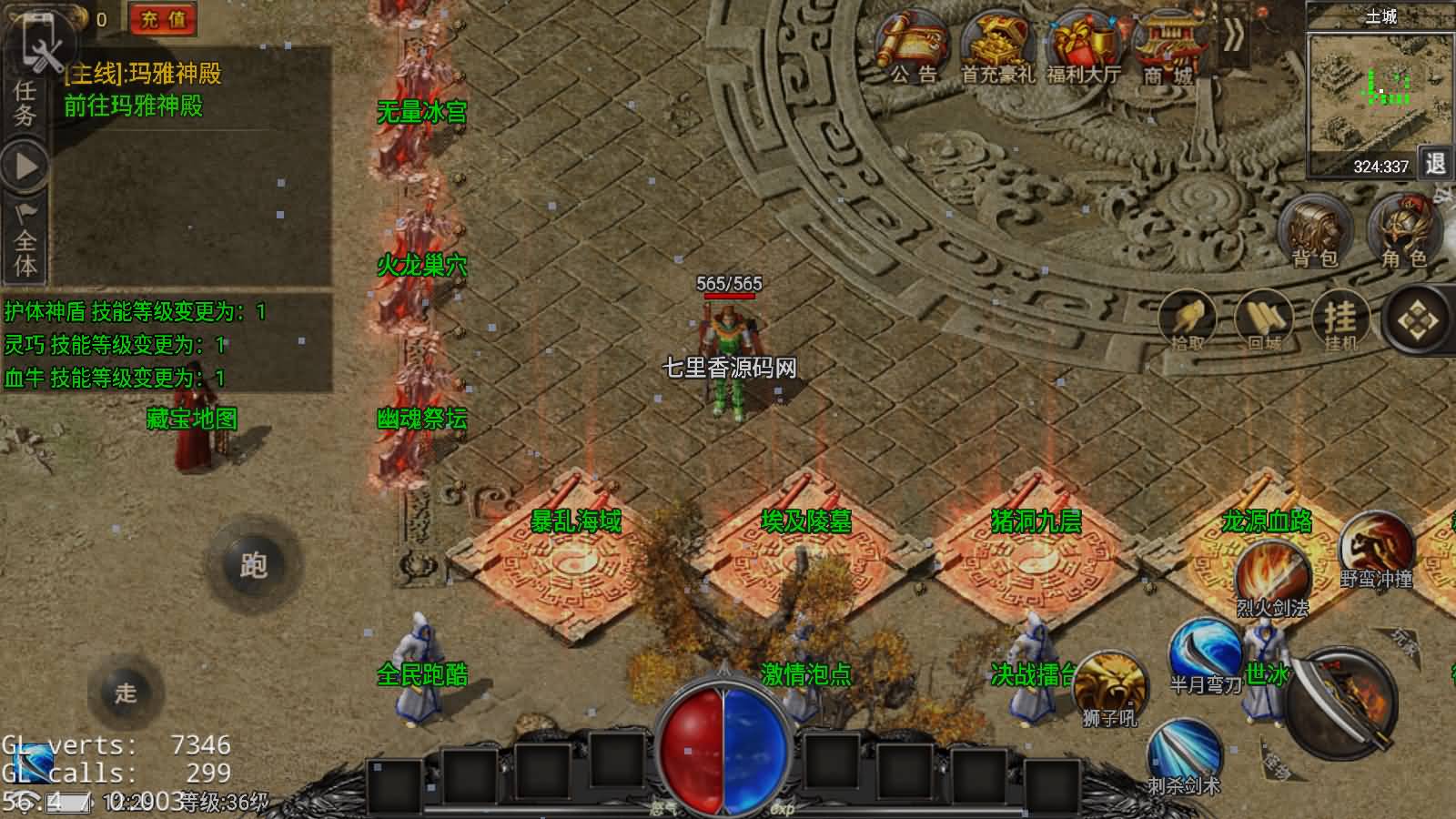Image resolution: width=1456 pixels, height=819 pixels.
Task: Open the 公告 announcements icon
Action: [x=913, y=49]
